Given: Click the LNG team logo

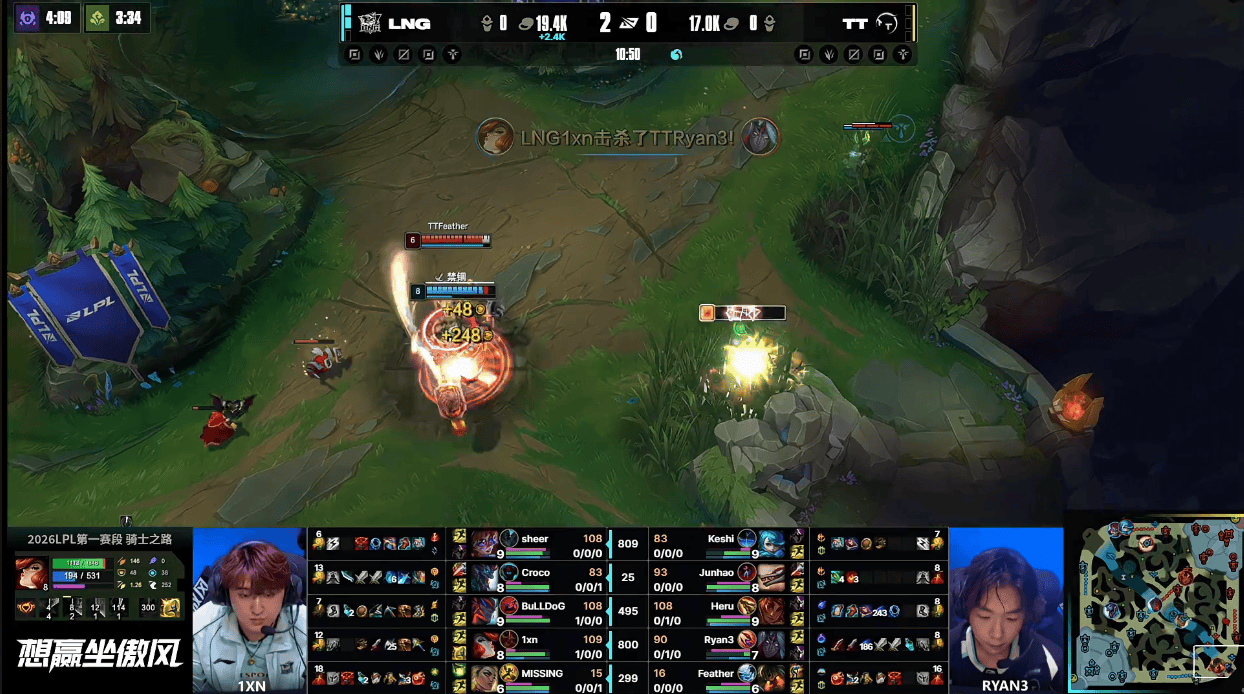Looking at the screenshot, I should coord(371,23).
